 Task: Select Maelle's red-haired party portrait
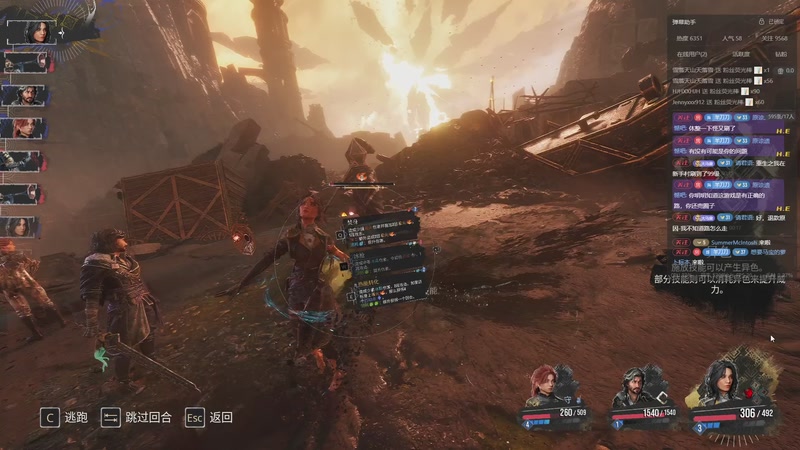[x=547, y=388]
